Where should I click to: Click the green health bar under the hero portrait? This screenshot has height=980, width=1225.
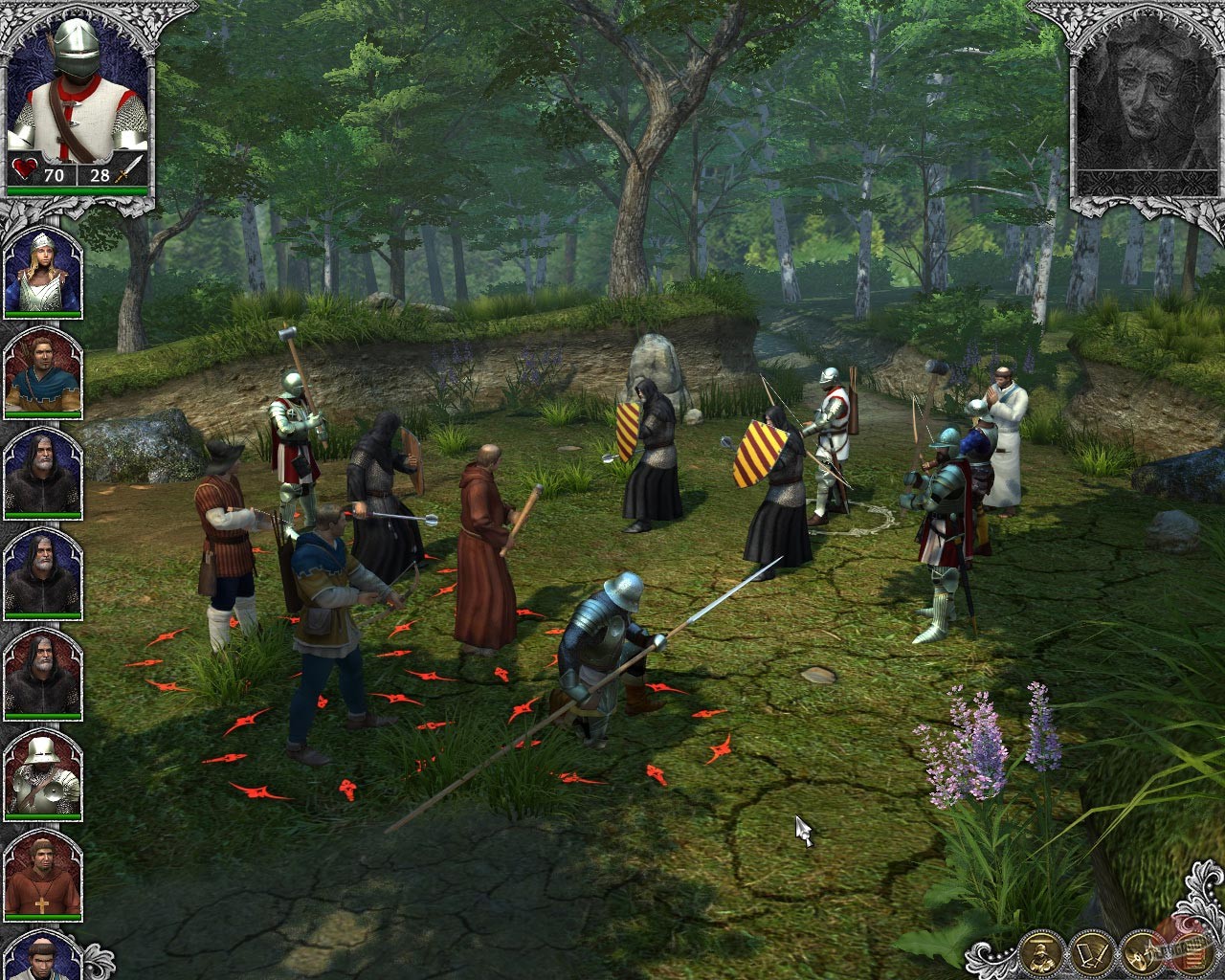(77, 190)
